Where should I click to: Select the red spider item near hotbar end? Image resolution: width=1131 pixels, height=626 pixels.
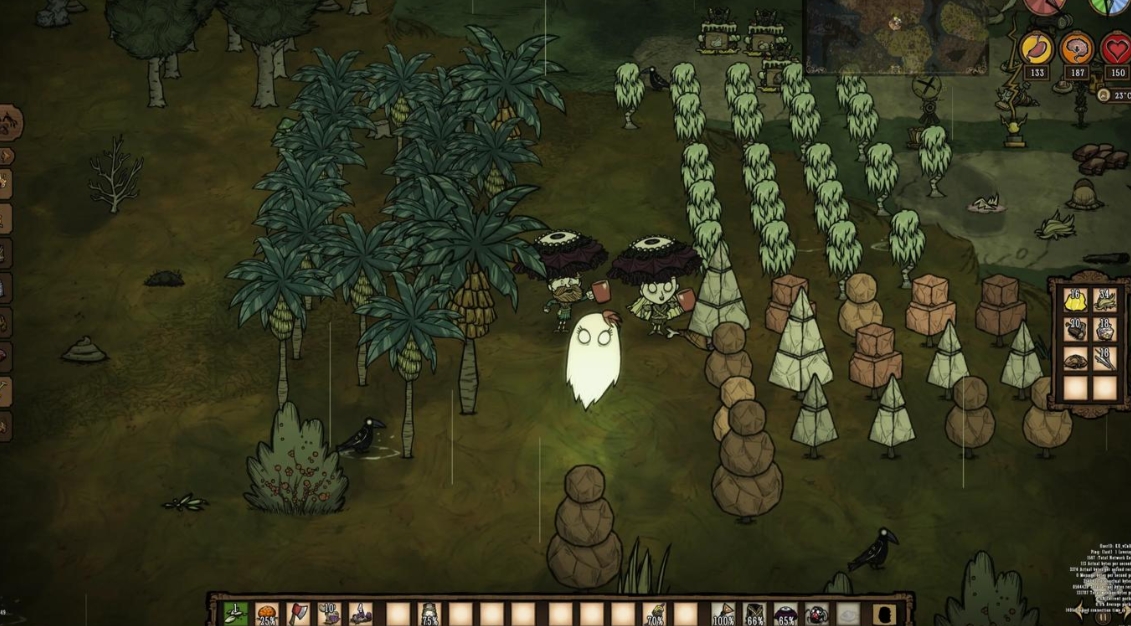click(x=817, y=612)
